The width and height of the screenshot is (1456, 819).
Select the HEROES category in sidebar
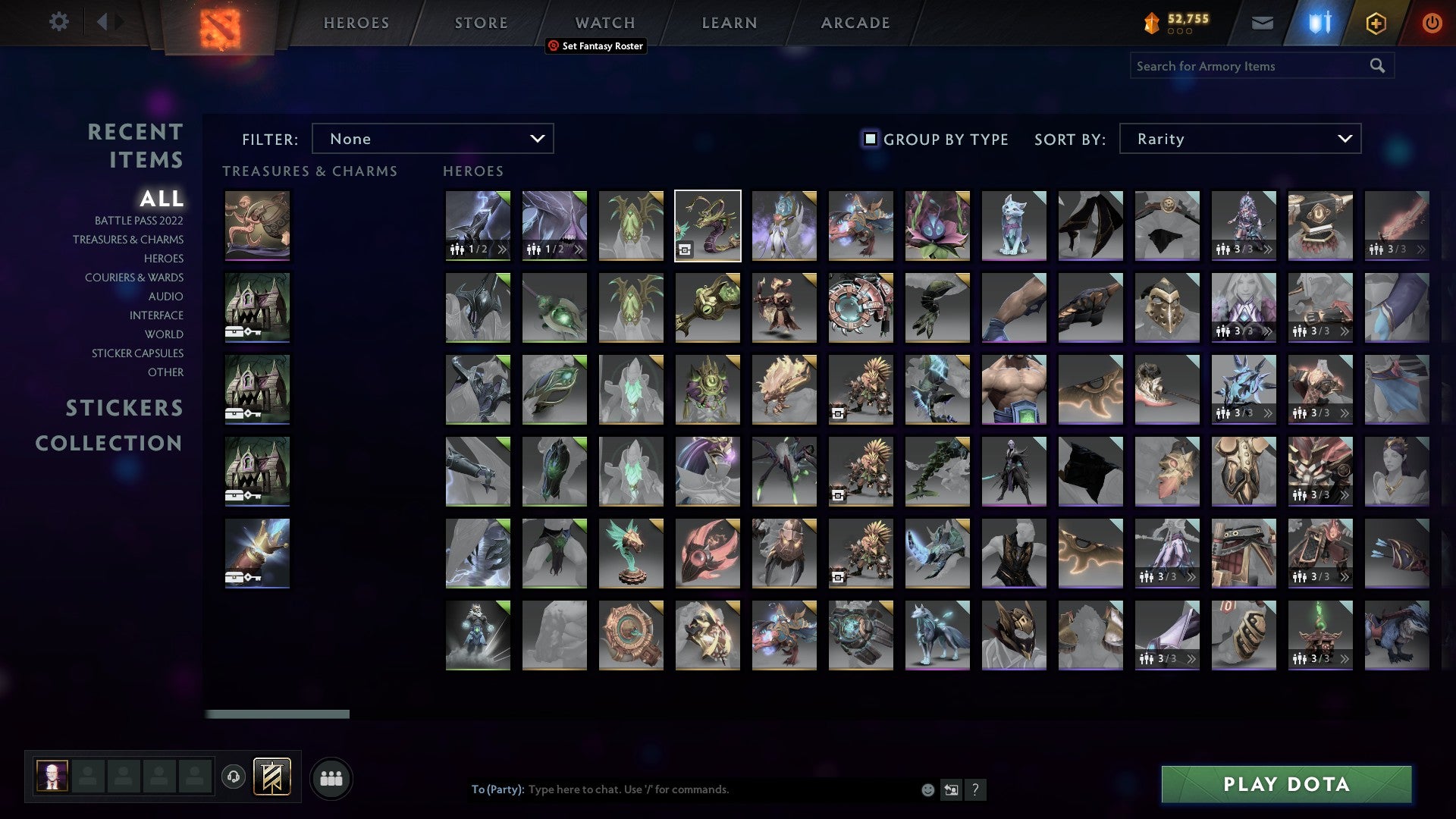pos(164,259)
